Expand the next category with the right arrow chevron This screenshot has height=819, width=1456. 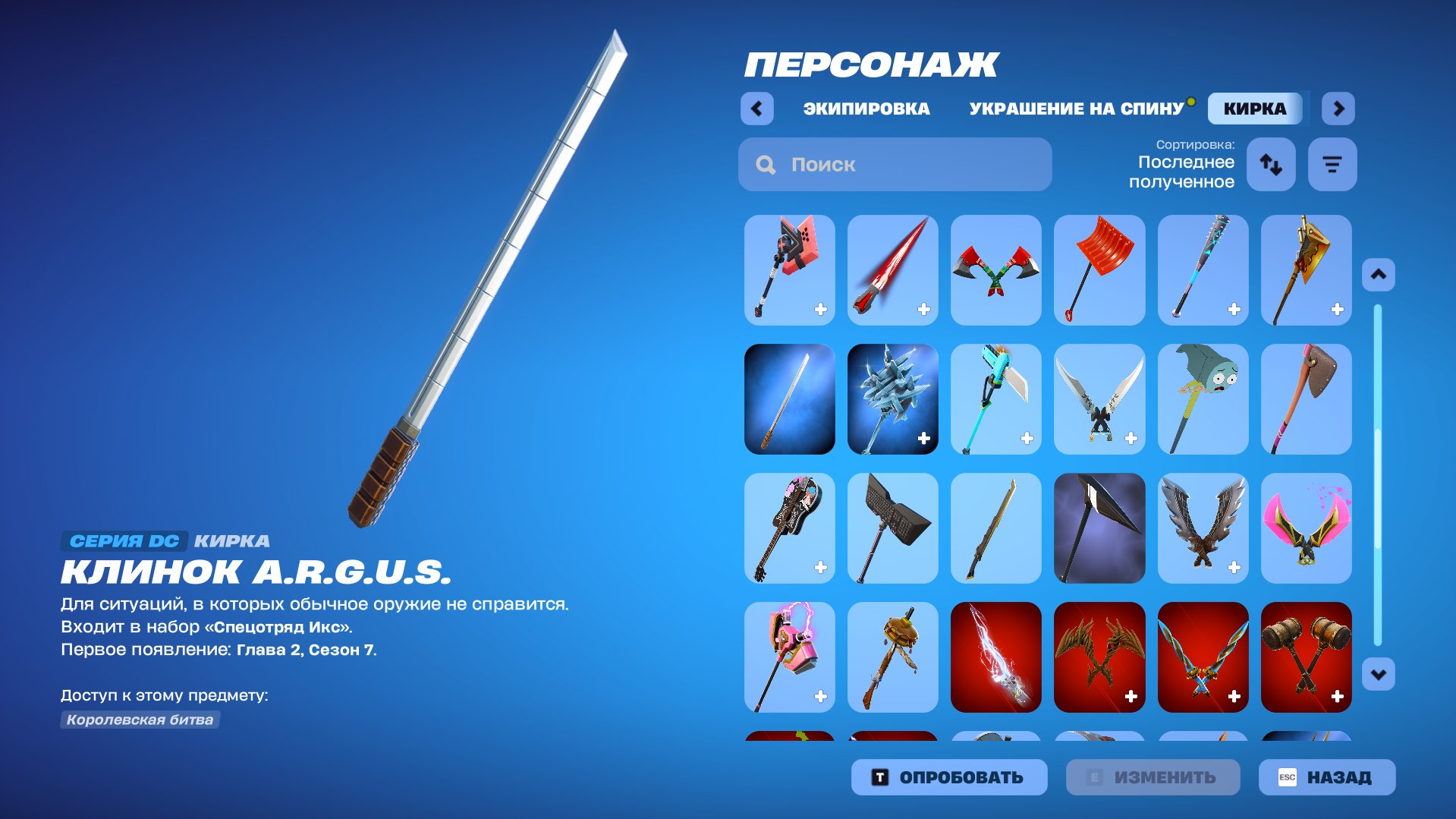click(x=1338, y=108)
